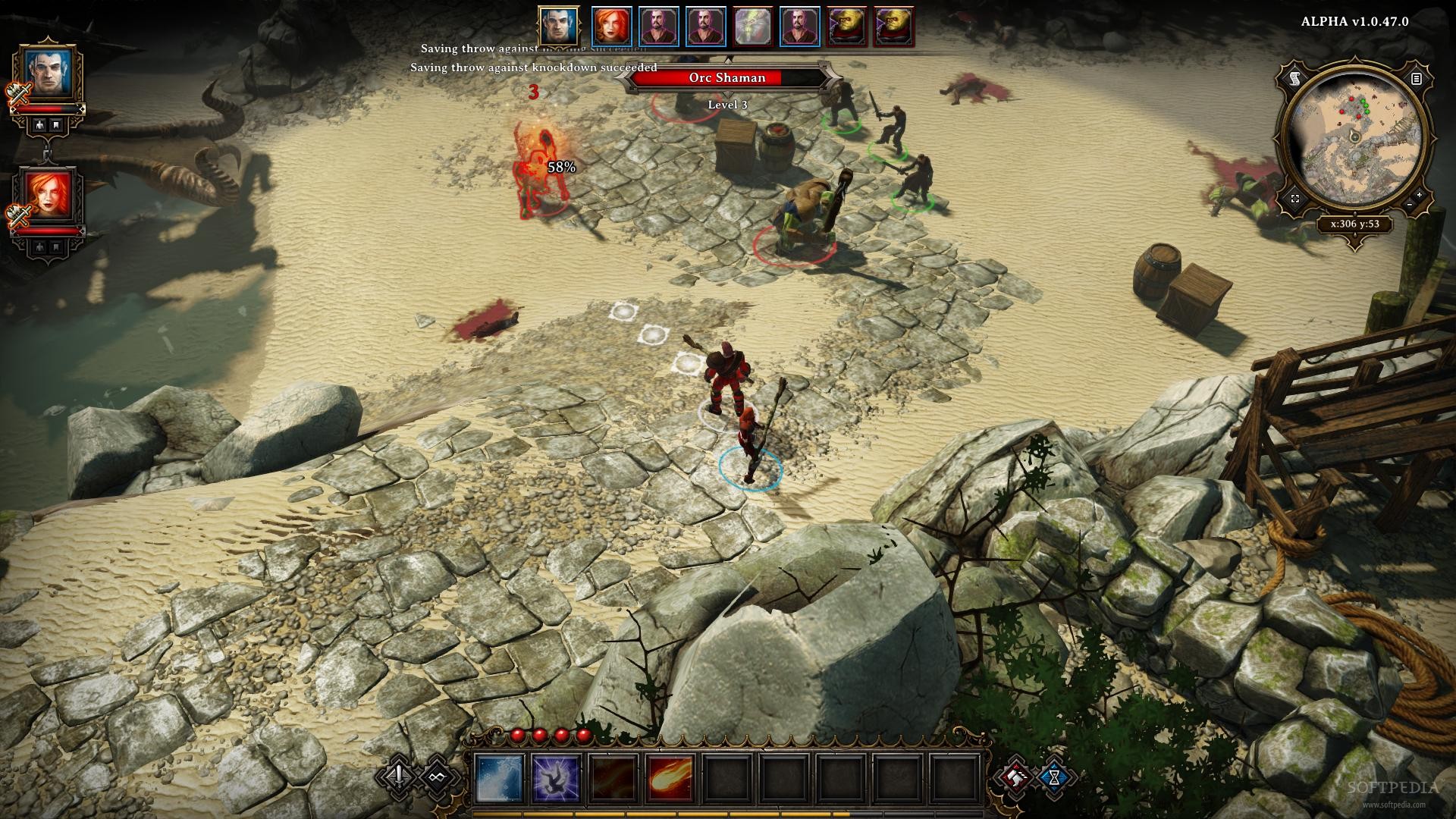This screenshot has width=1456, height=819.
Task: Select the red-haired woman in turn order
Action: click(612, 27)
